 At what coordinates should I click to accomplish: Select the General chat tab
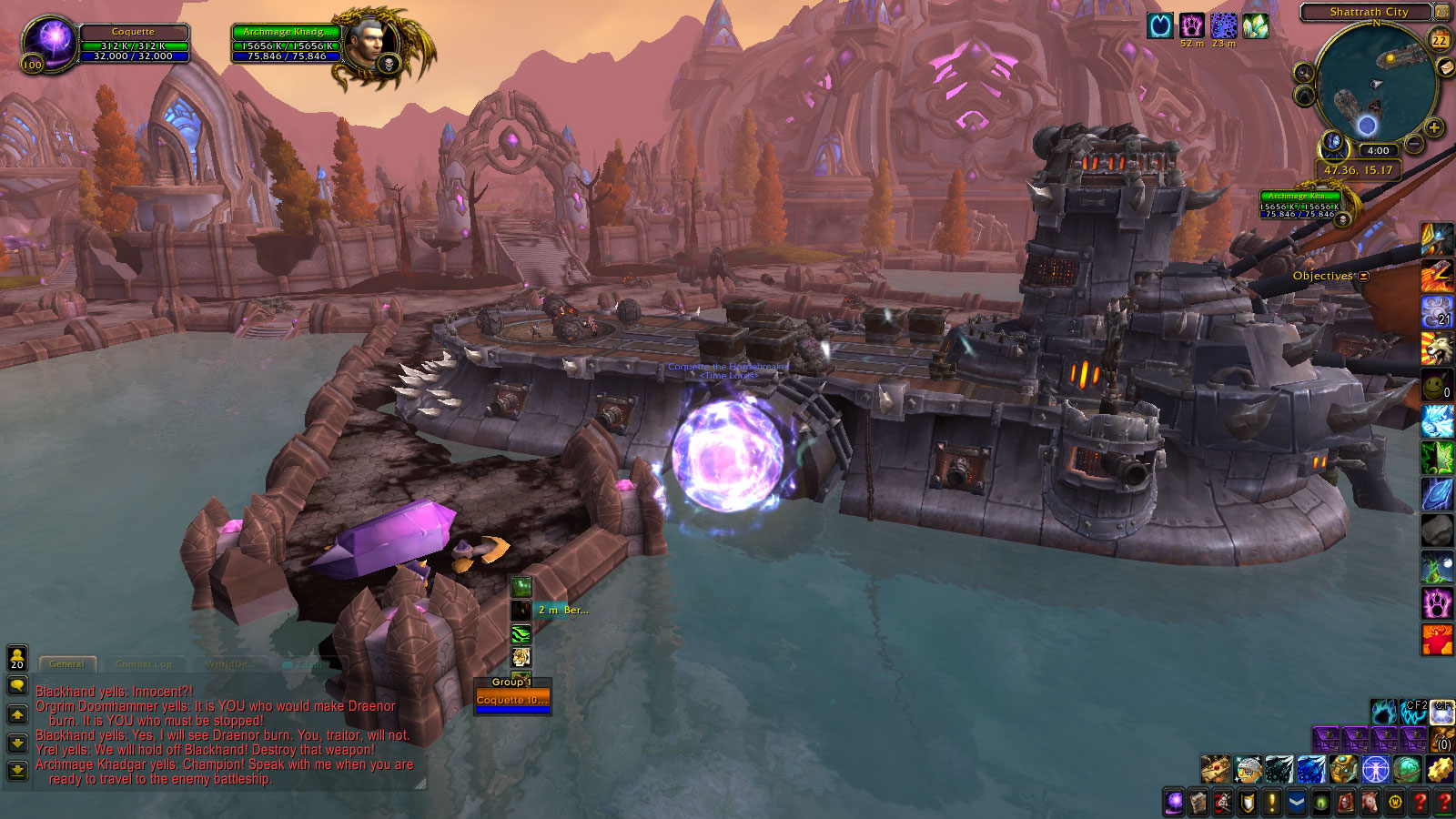(x=66, y=664)
